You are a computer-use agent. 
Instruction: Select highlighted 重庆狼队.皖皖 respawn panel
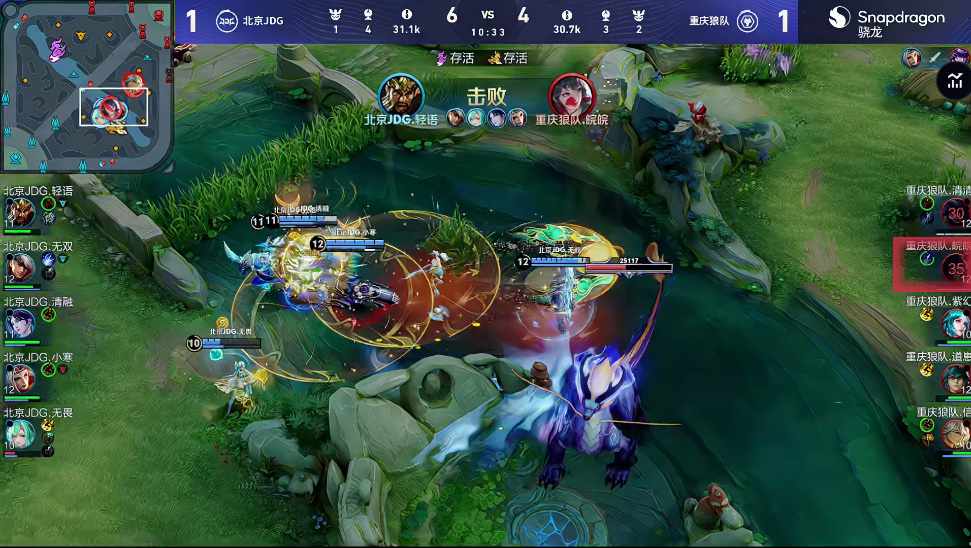click(x=932, y=264)
